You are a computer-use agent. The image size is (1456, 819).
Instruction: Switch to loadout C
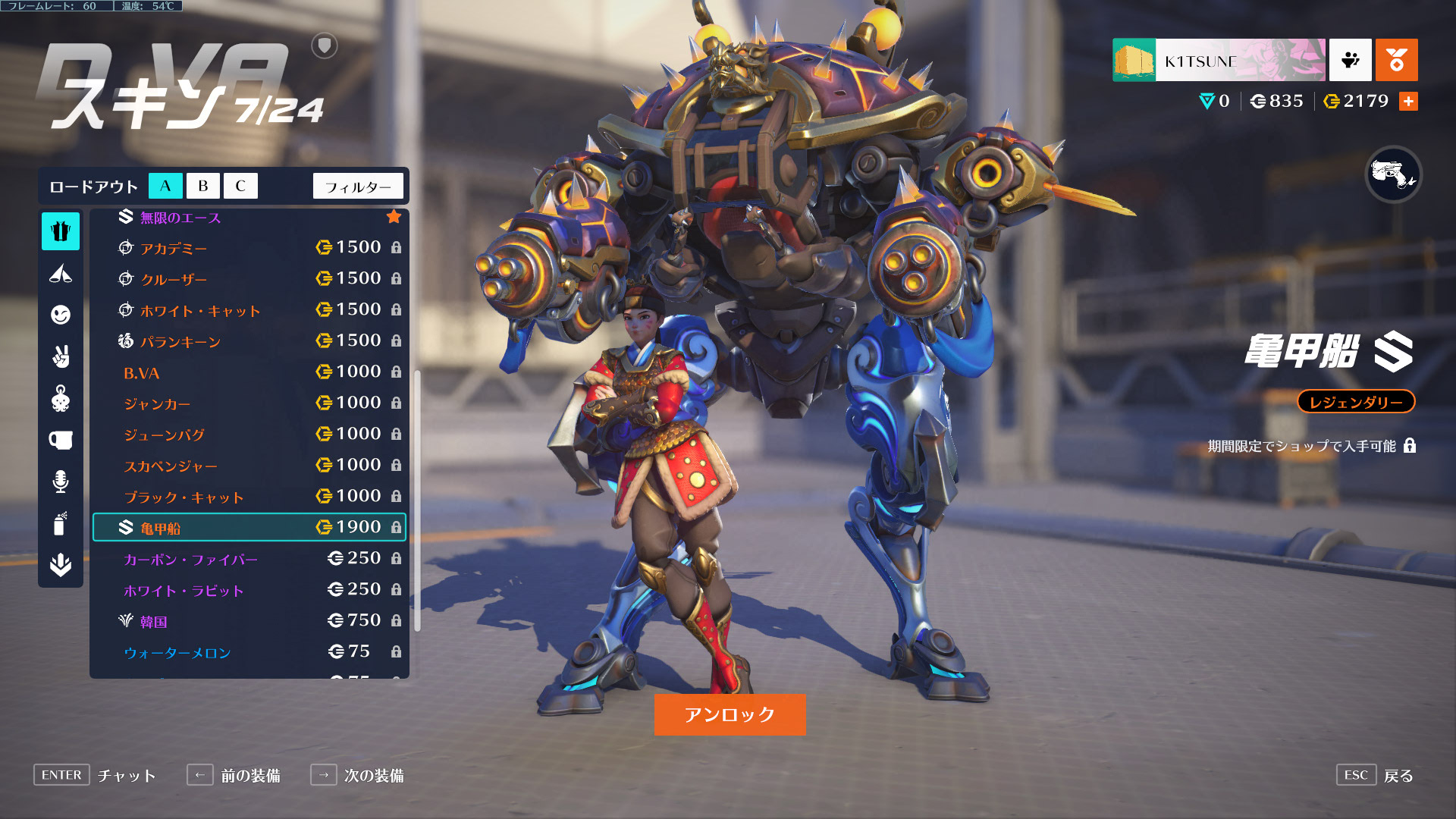[x=240, y=186]
